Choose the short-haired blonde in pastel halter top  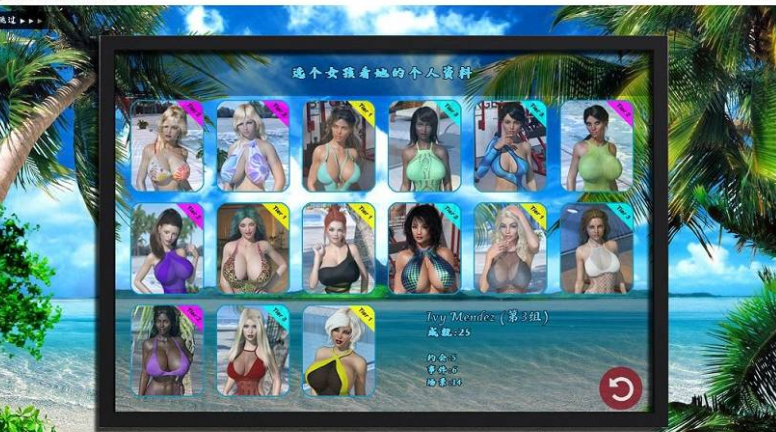(x=253, y=146)
